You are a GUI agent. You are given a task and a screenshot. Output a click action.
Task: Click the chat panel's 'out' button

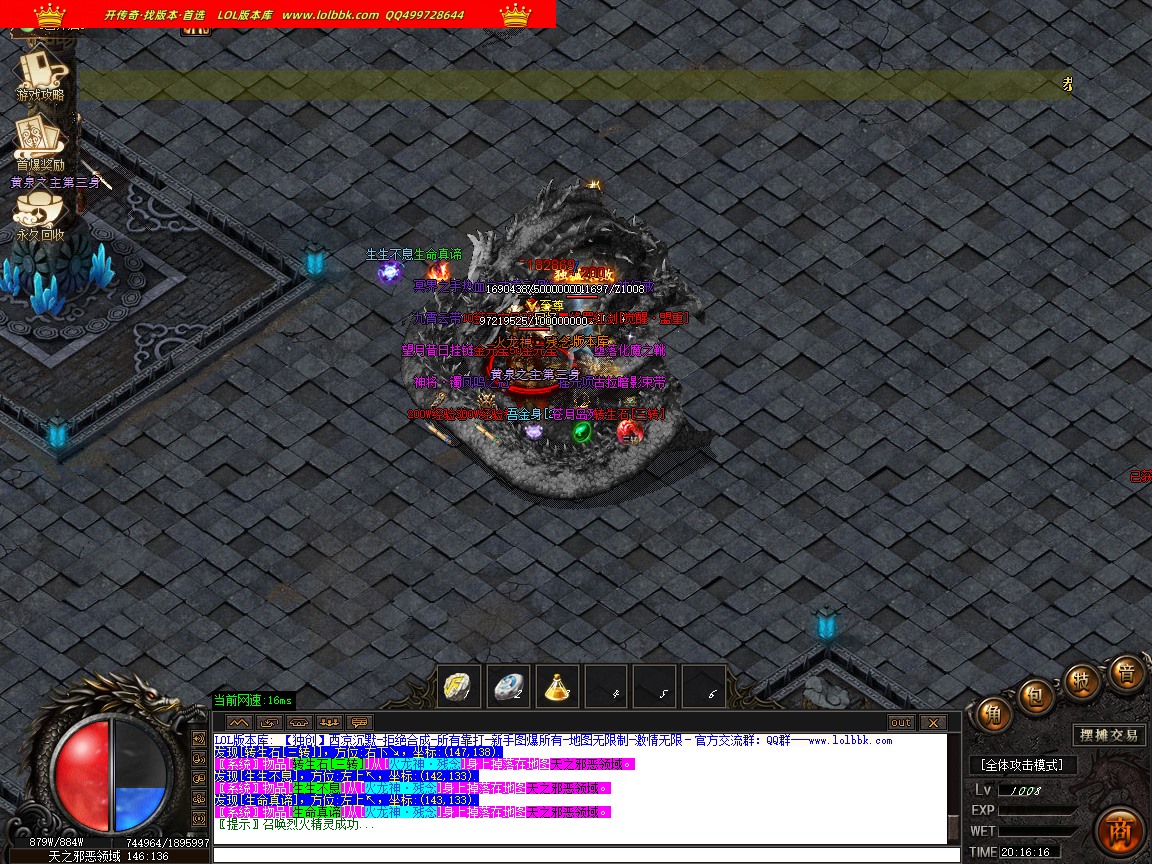click(901, 723)
